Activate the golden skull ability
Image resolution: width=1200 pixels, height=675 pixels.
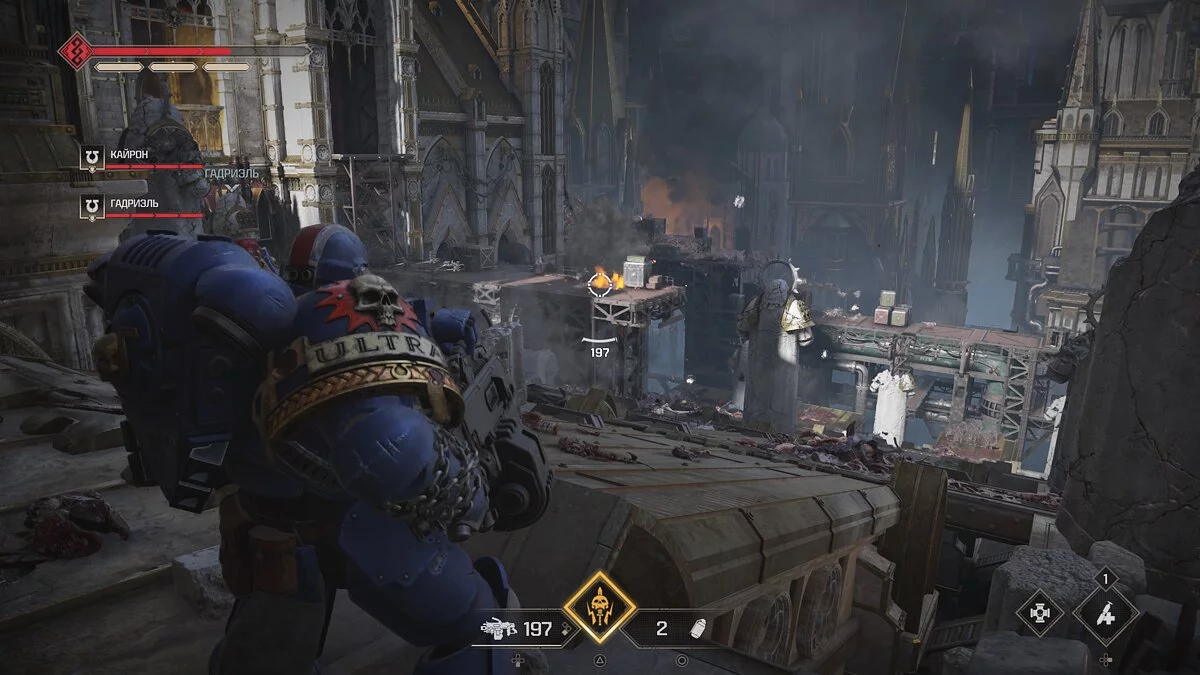pos(599,607)
